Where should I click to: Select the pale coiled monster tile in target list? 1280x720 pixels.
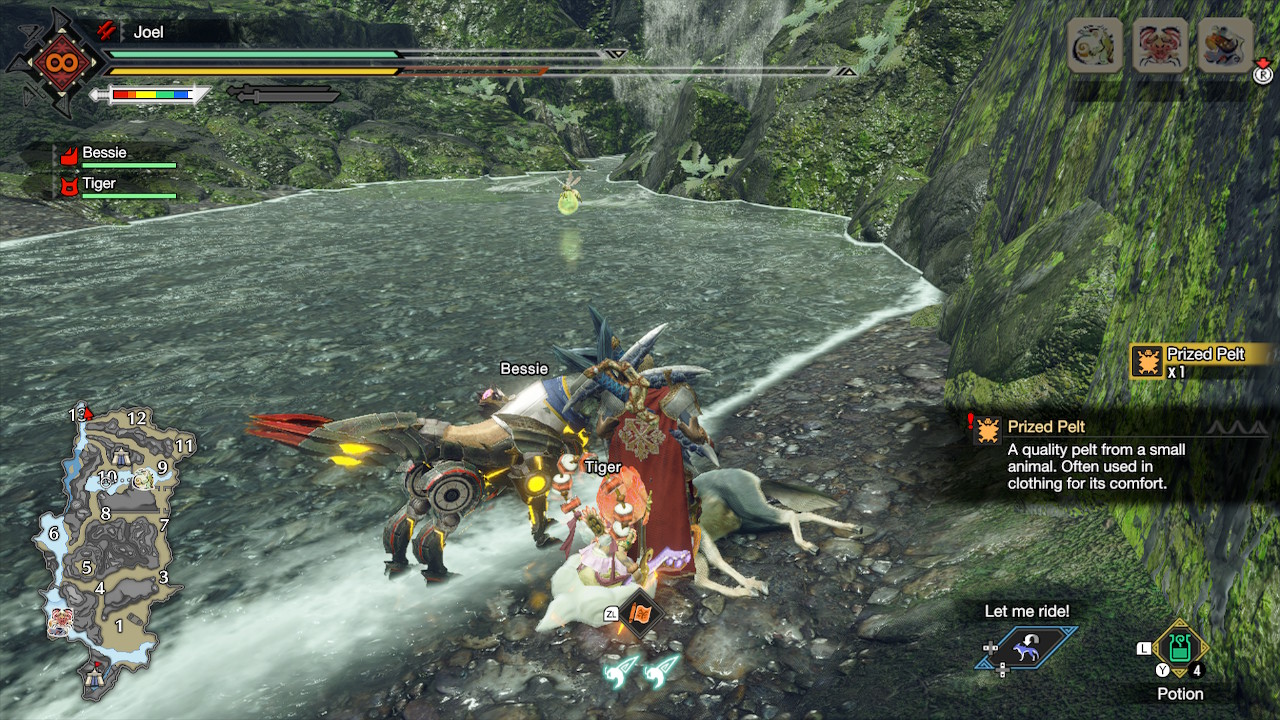pos(1095,45)
